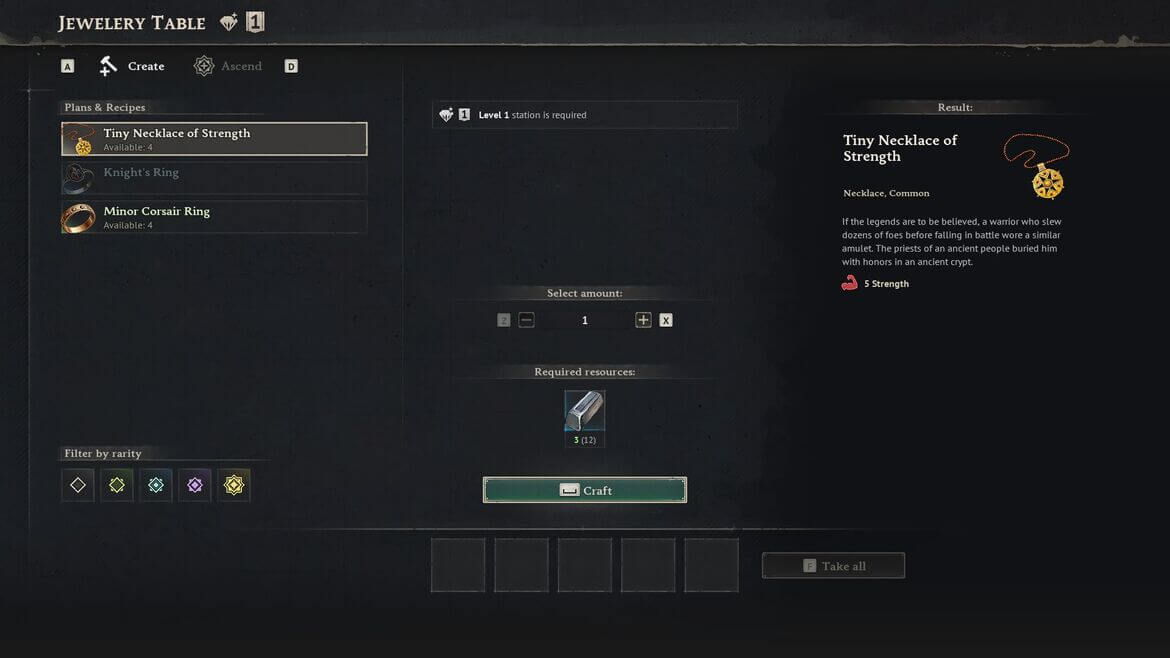Viewport: 1170px width, 658px height.
Task: Select Tiny Necklace of Strength recipe
Action: click(214, 139)
